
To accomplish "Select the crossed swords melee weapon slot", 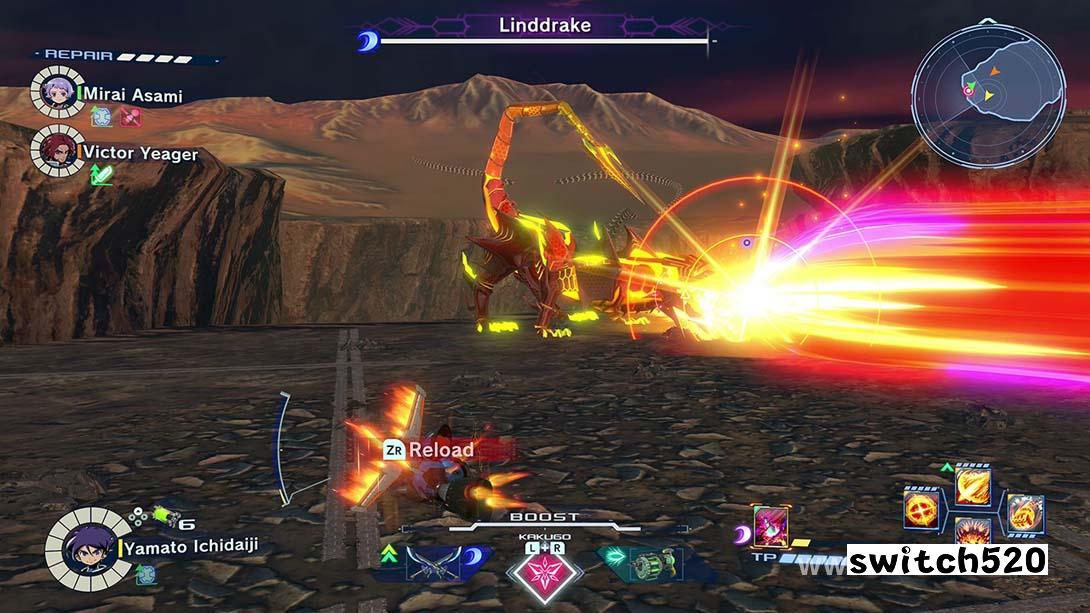I will tap(432, 563).
